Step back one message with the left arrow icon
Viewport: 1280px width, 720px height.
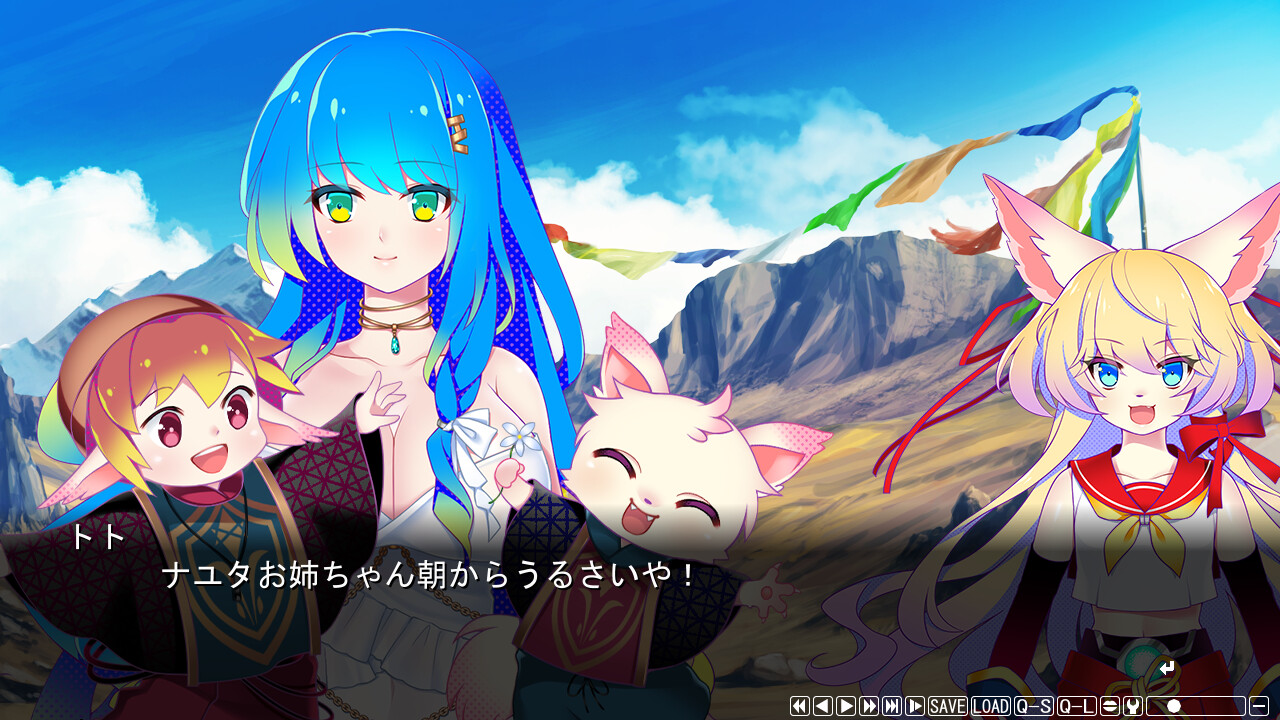pos(823,706)
